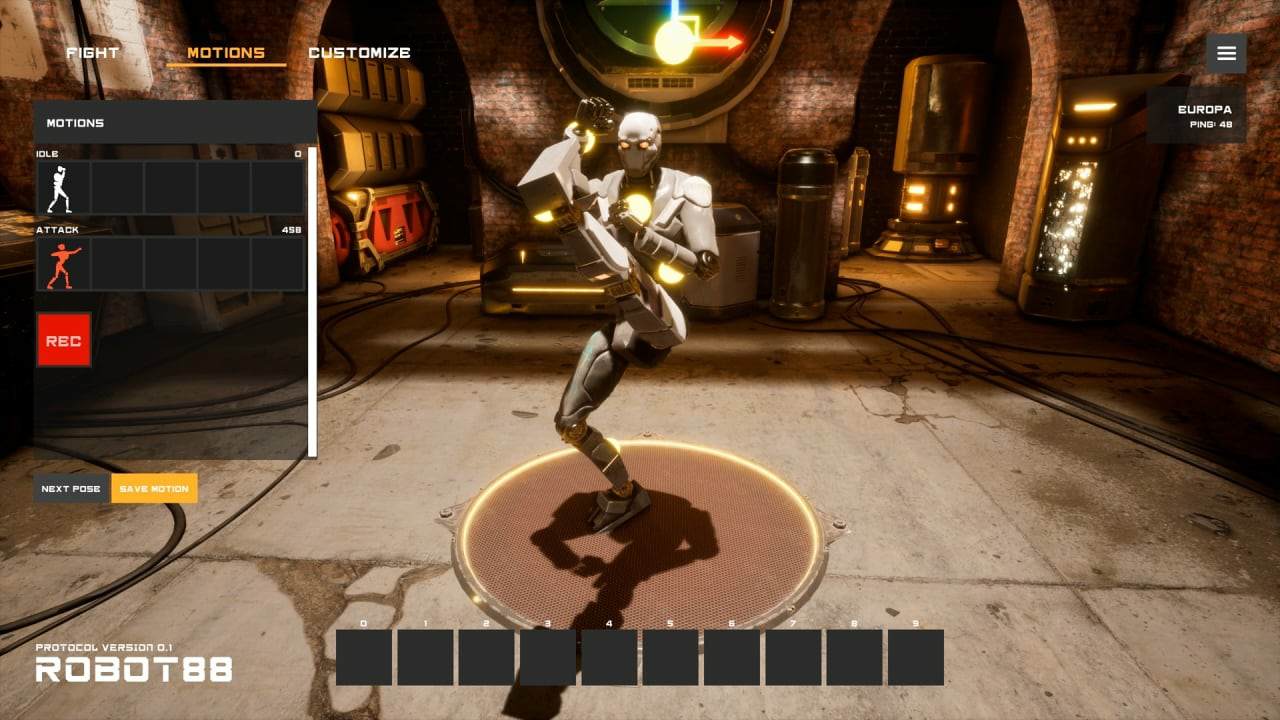Open the Motions tab
The height and width of the screenshot is (720, 1280).
(226, 53)
